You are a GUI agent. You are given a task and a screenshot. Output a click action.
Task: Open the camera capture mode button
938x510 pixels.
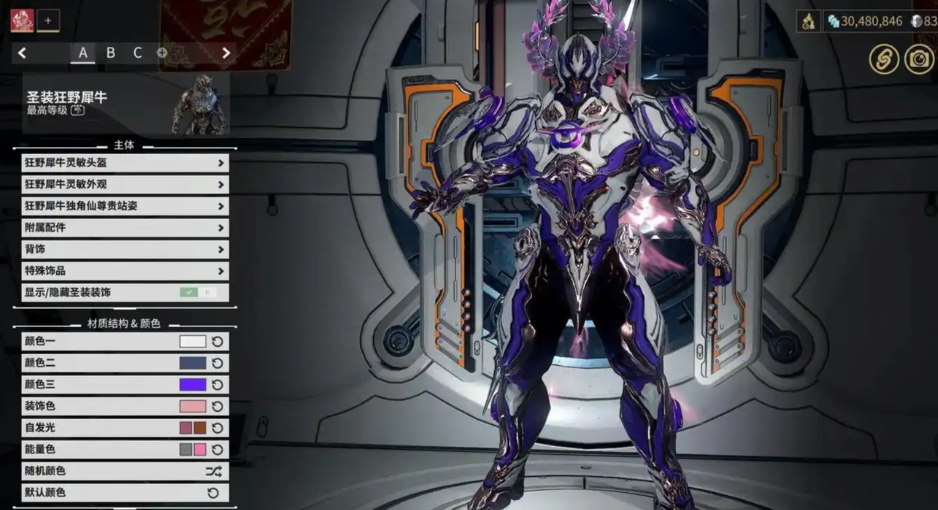[918, 59]
